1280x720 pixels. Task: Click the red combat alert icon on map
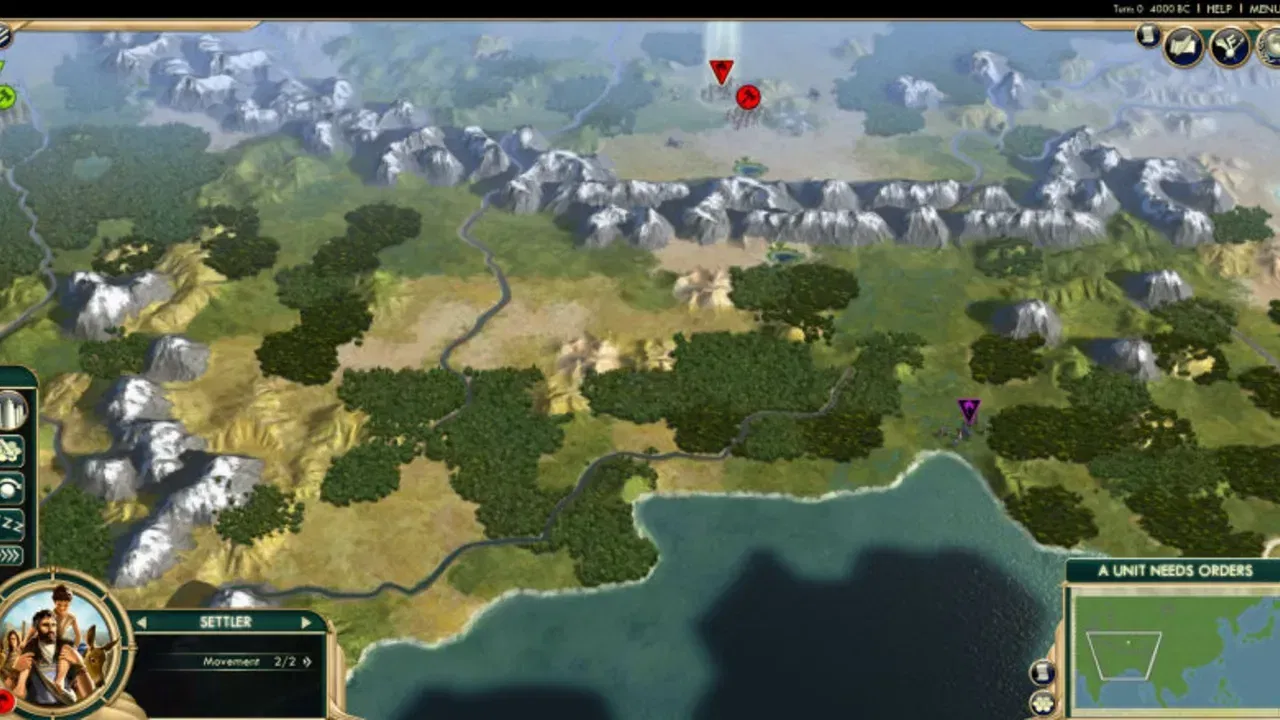pyautogui.click(x=748, y=97)
